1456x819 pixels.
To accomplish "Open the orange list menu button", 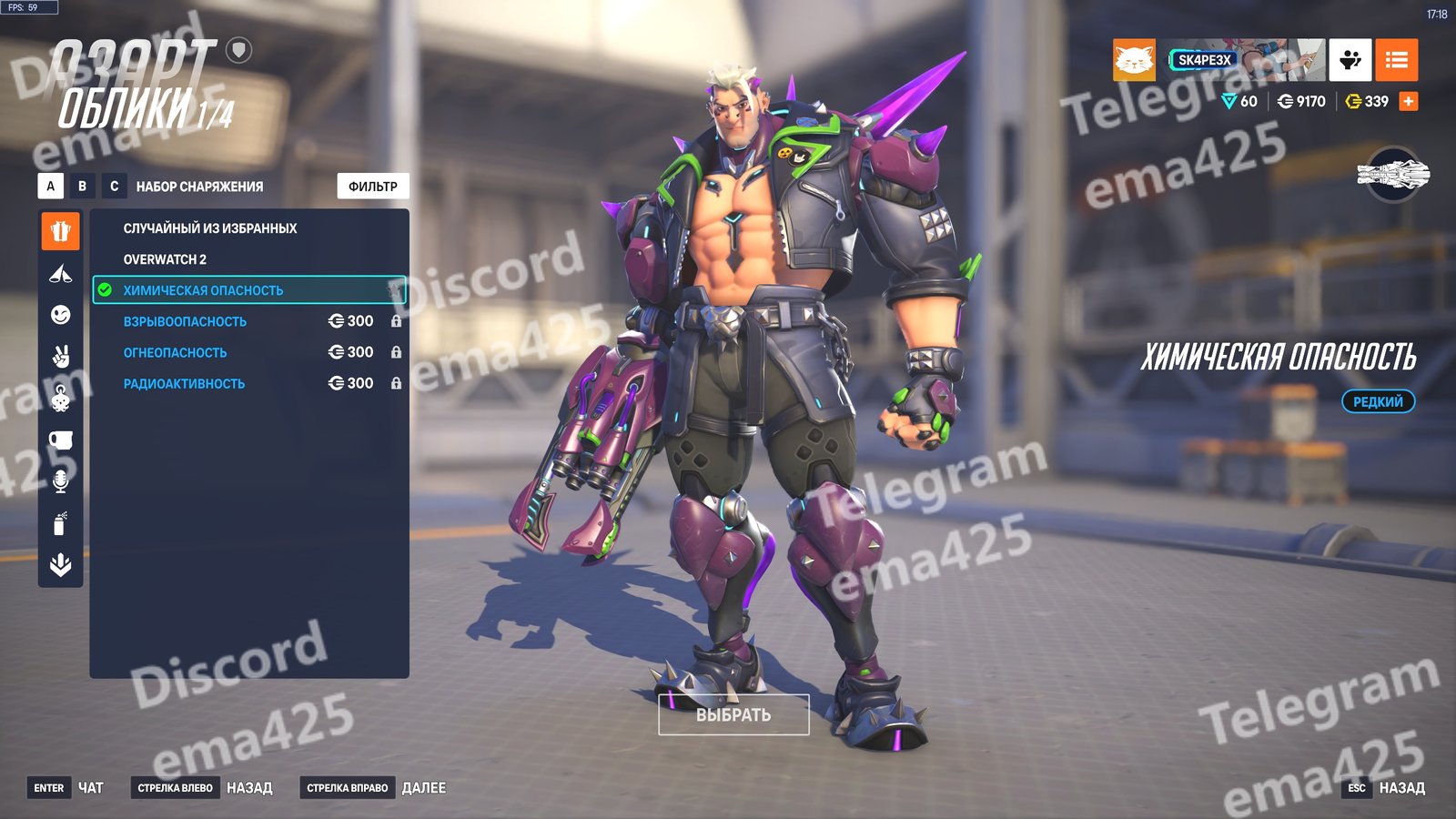I will 1396,60.
